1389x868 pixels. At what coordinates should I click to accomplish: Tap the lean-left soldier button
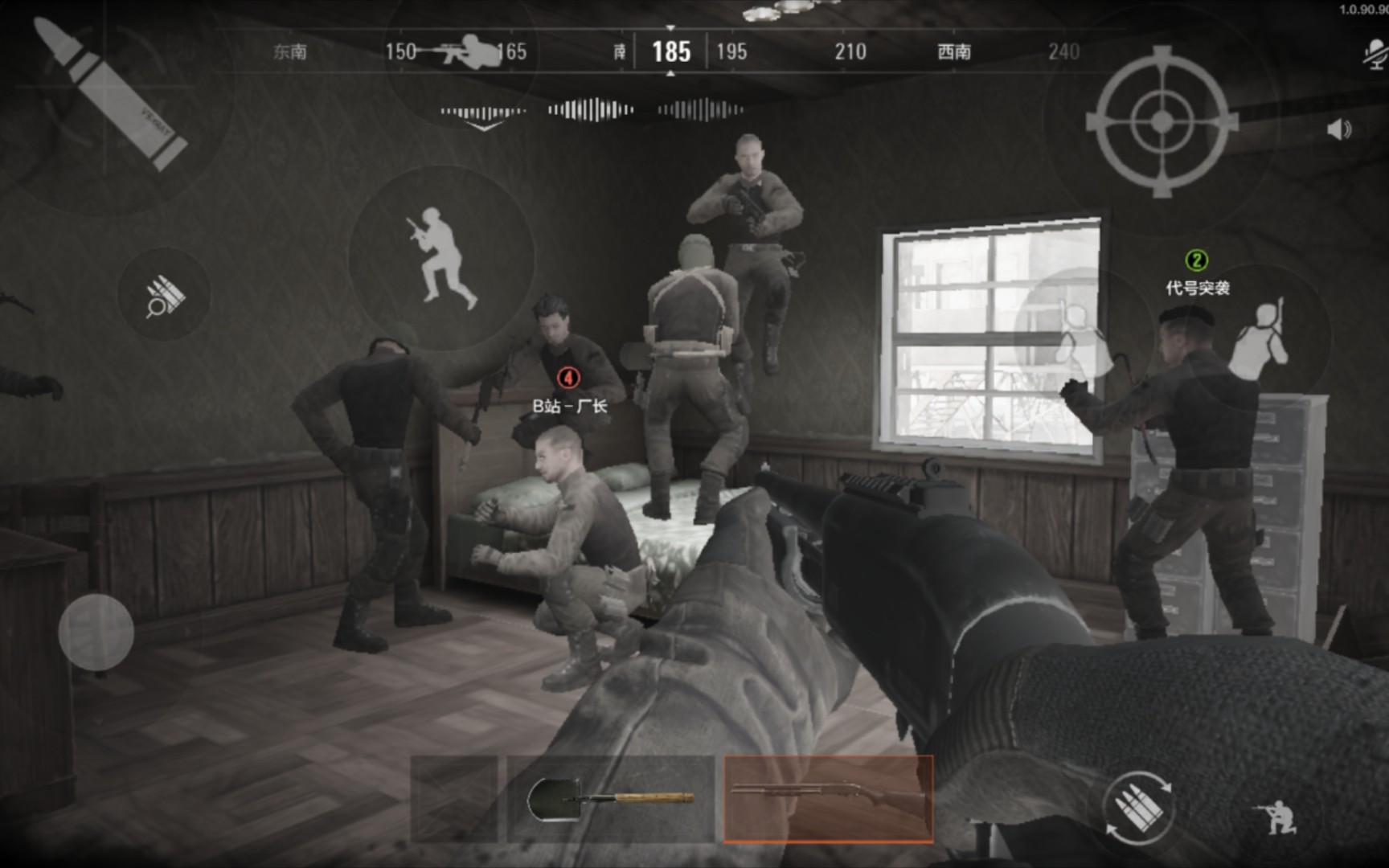pyautogui.click(x=1074, y=331)
